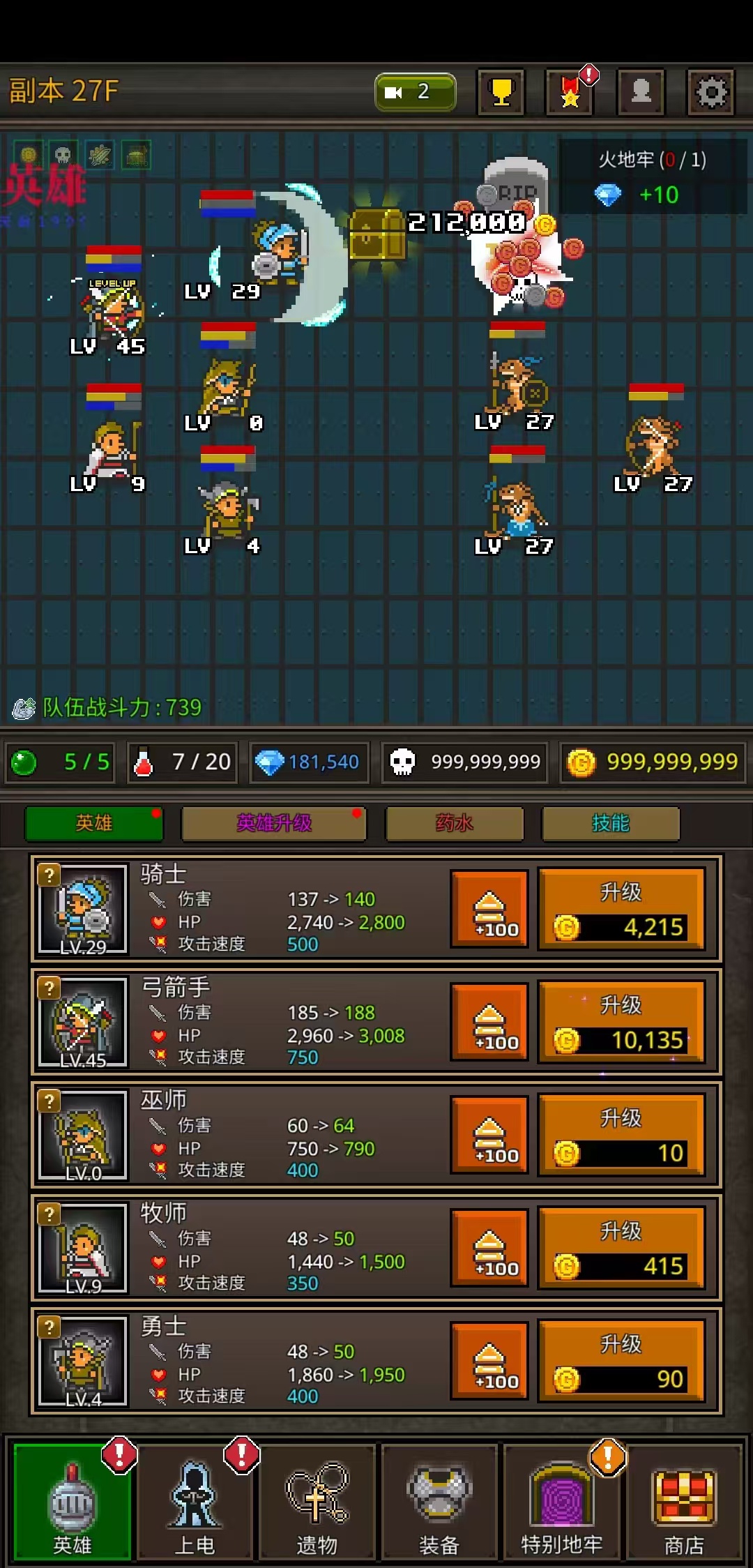Tap the video camera ad button

click(416, 92)
